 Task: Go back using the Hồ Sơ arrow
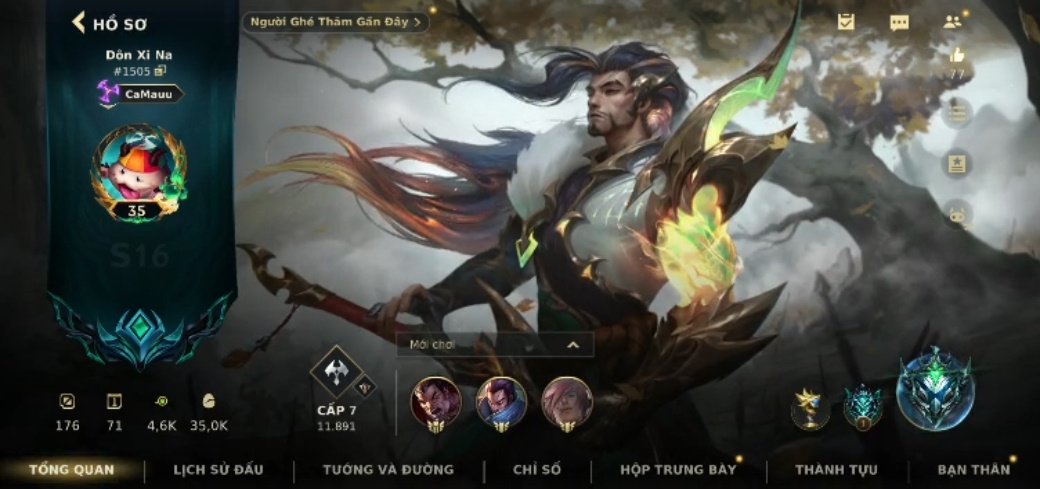(x=79, y=22)
